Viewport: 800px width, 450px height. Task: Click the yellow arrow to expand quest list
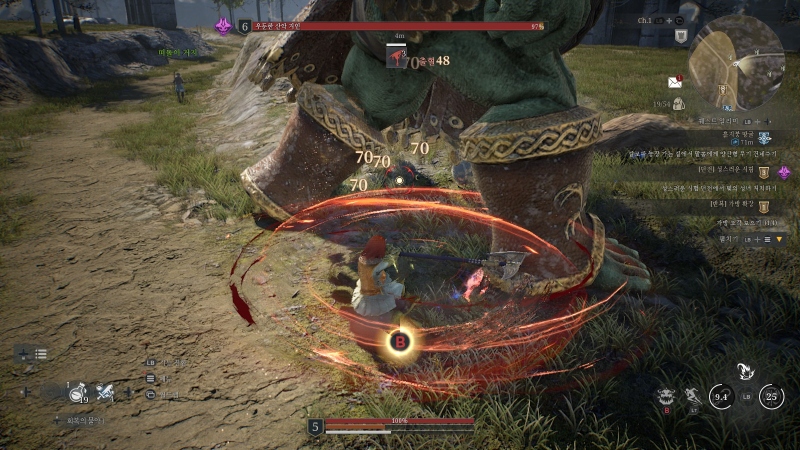tap(779, 239)
